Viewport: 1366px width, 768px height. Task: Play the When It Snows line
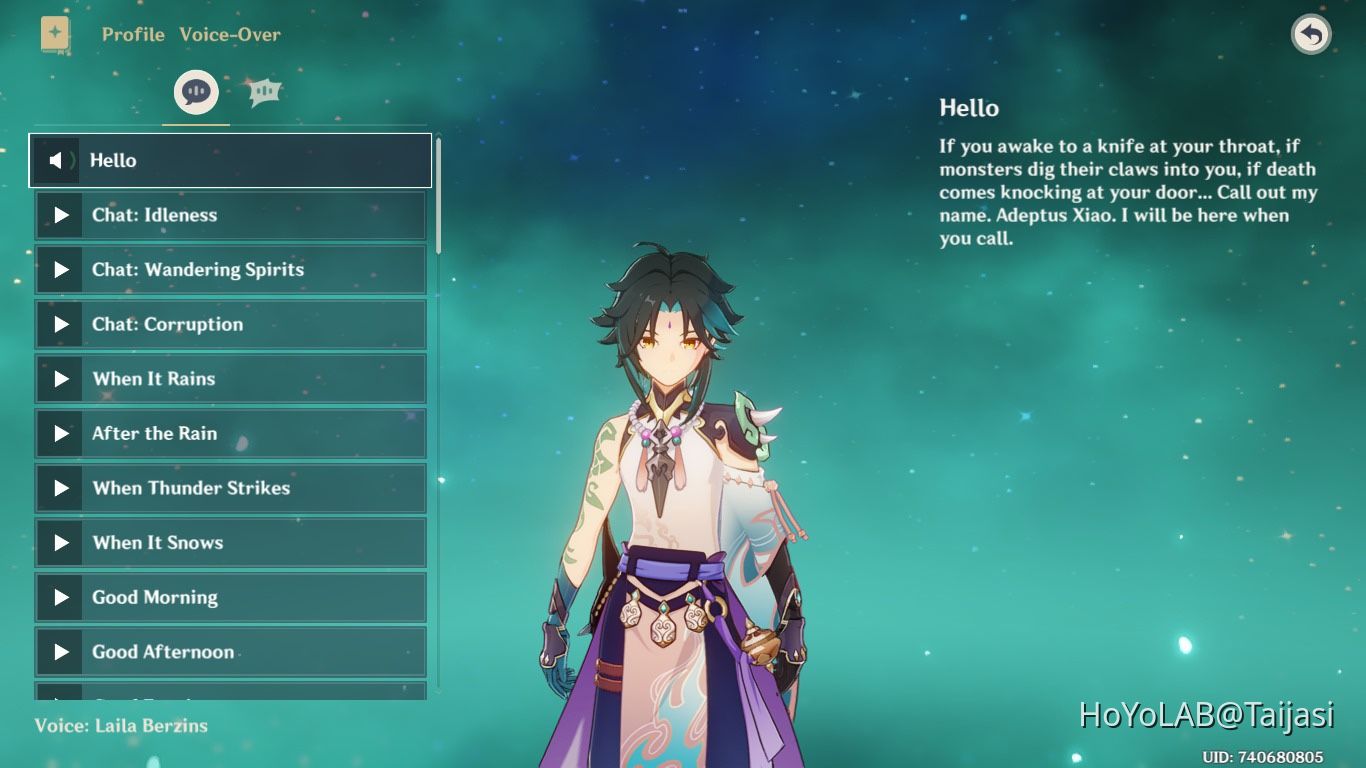pyautogui.click(x=230, y=543)
